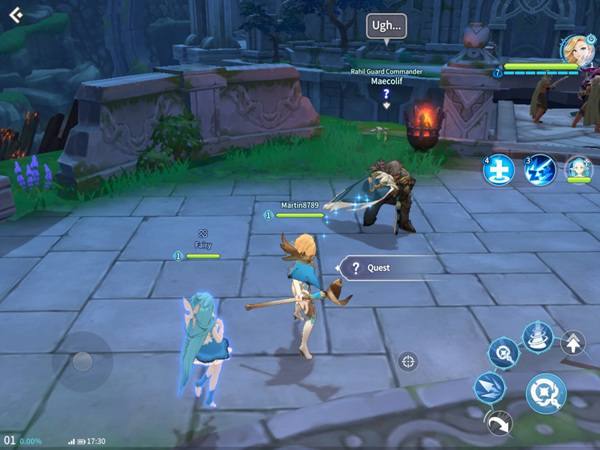
Task: Tap the back arrow button
Action: click(16, 15)
